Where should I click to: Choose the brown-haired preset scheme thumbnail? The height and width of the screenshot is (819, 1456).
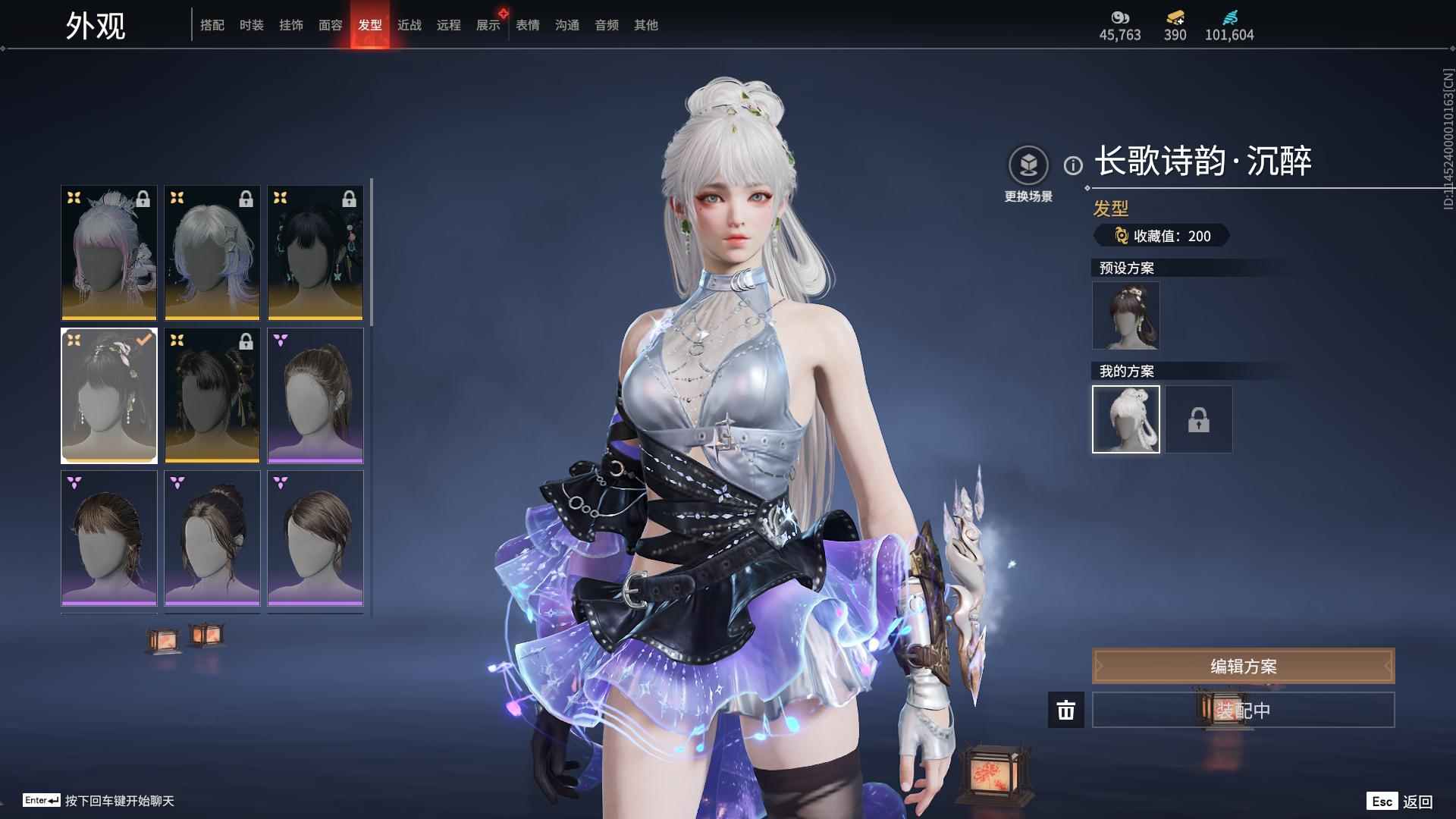click(x=1125, y=315)
